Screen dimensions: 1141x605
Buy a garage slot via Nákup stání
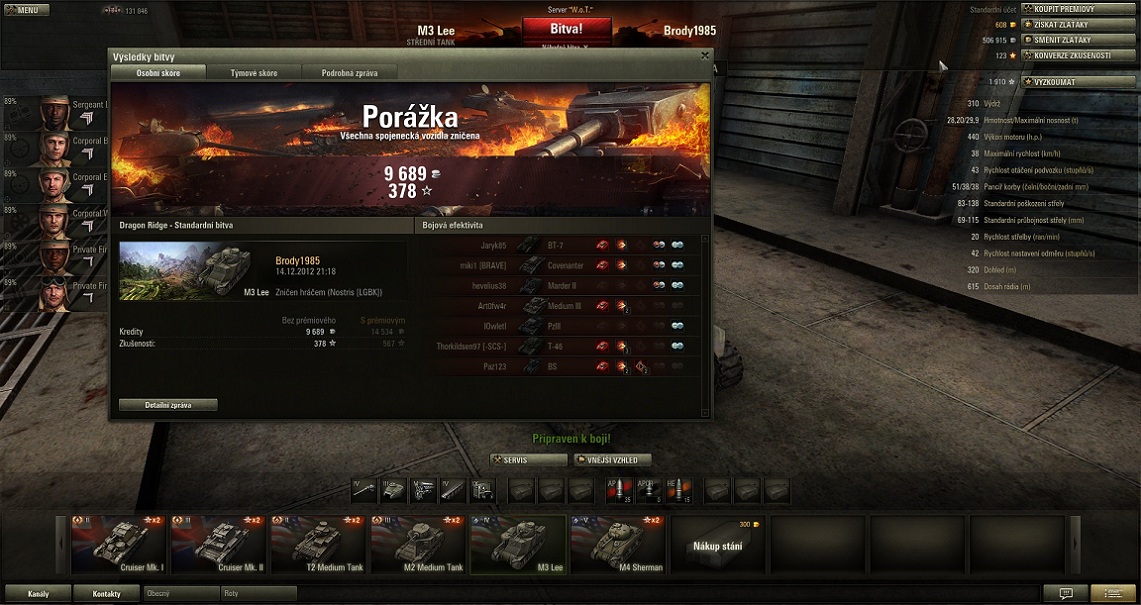(719, 545)
